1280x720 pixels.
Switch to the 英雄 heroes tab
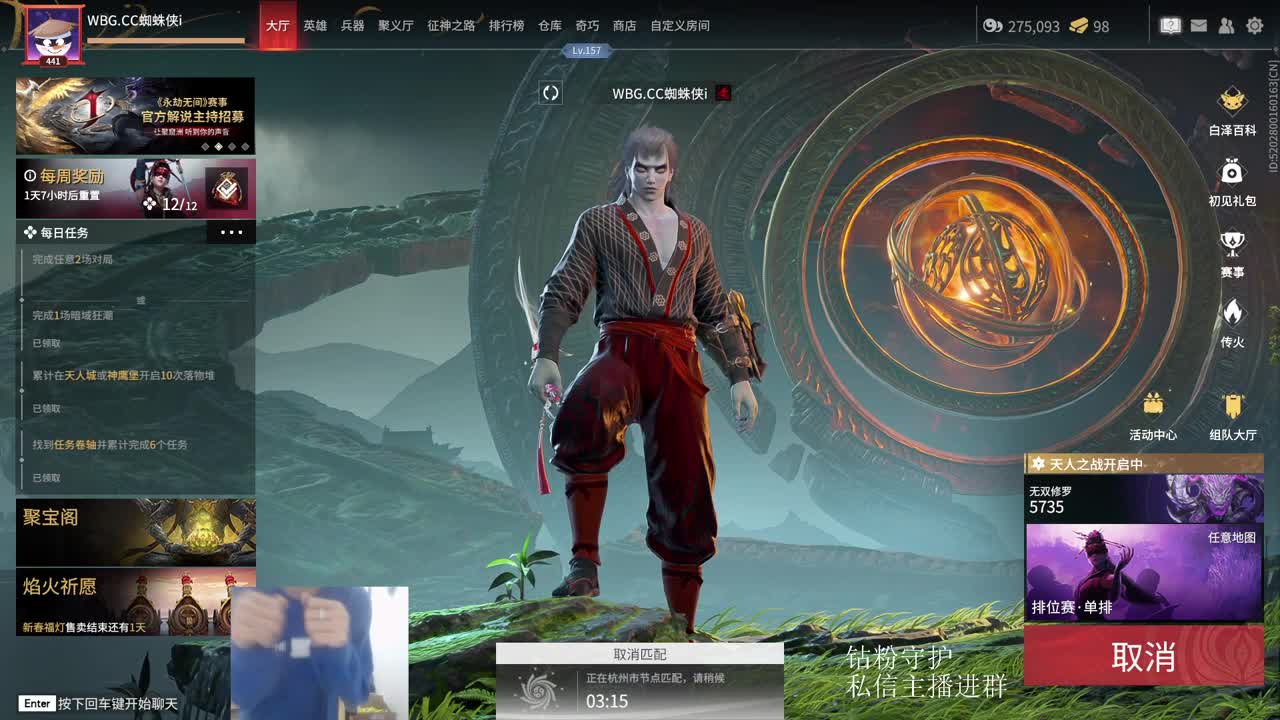[315, 26]
